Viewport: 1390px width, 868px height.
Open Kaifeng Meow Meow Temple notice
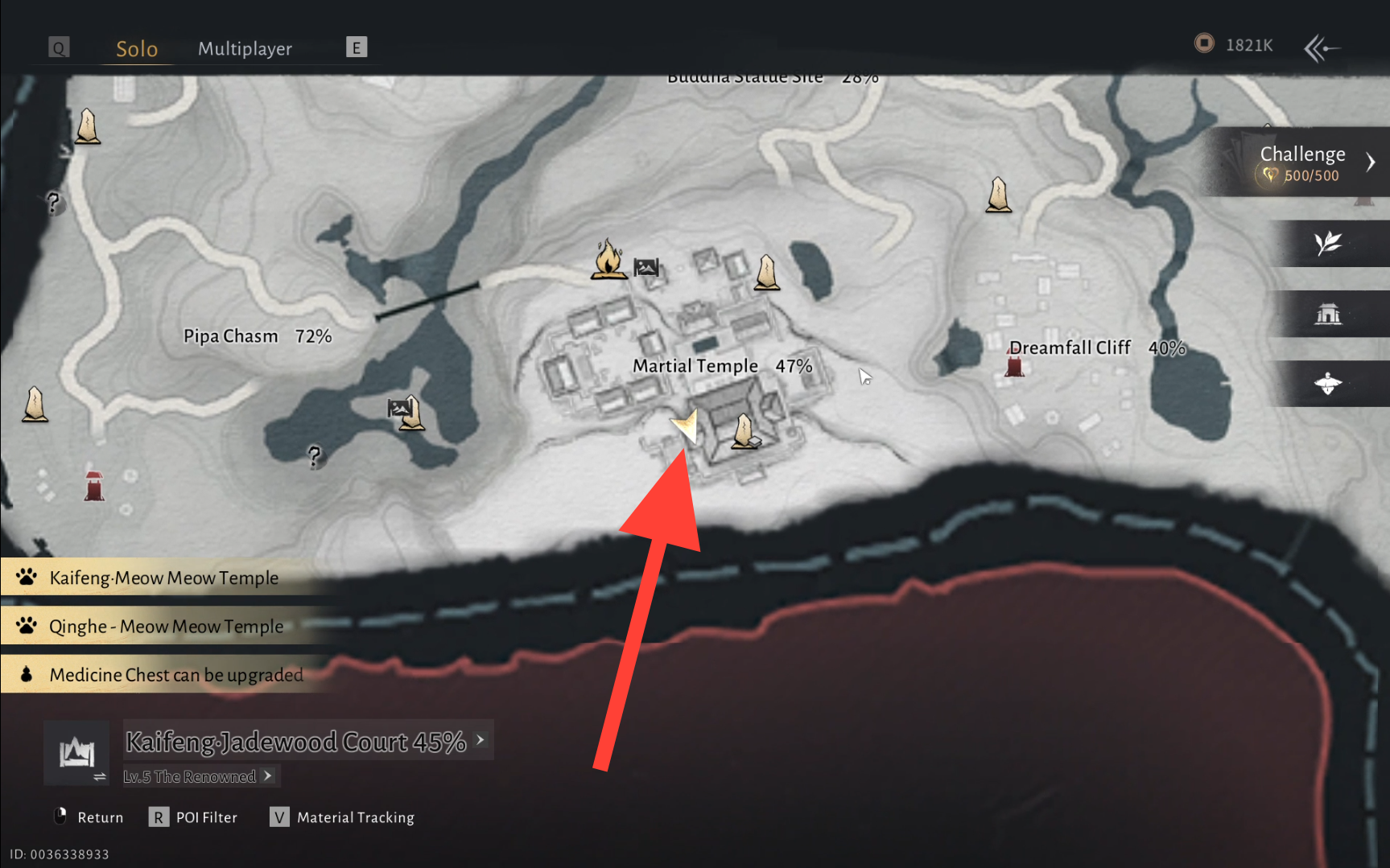click(x=163, y=578)
